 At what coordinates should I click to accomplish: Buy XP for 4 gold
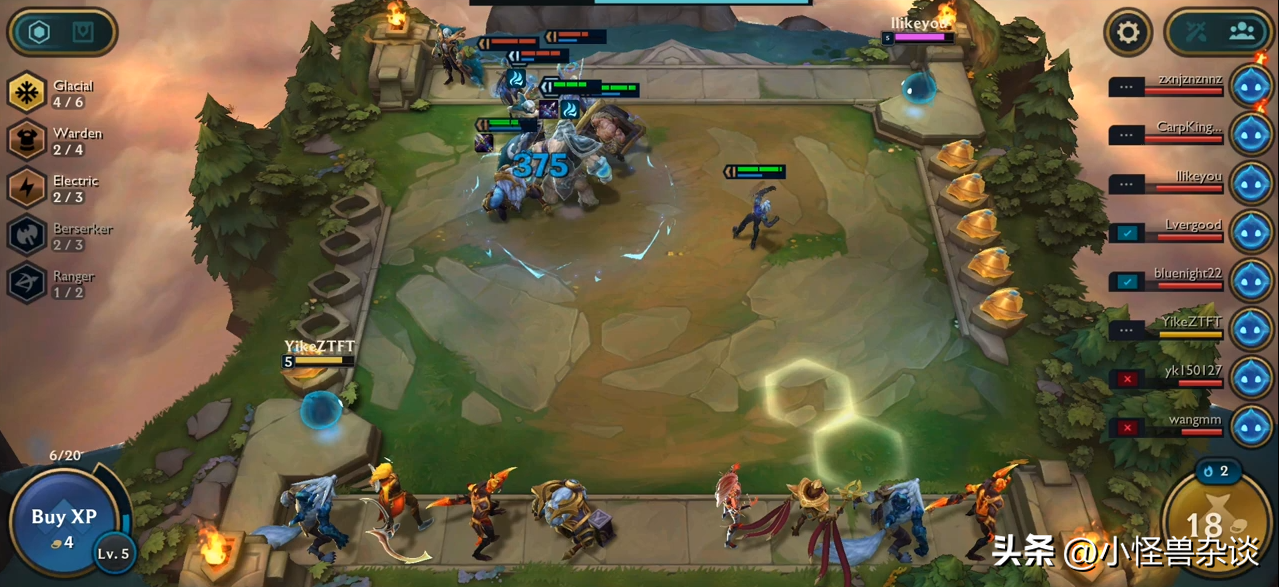coord(63,522)
